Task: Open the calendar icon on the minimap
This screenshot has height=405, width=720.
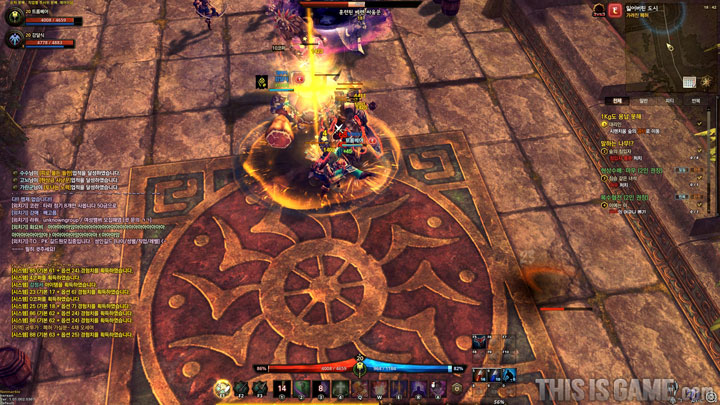Action: click(x=689, y=82)
